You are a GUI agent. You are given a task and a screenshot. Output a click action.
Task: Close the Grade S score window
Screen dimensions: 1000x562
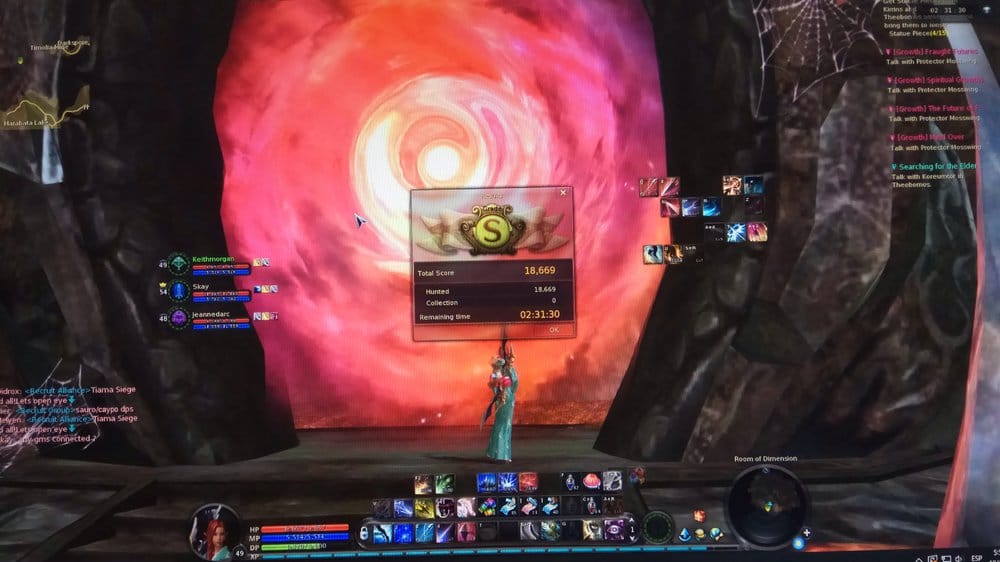(x=563, y=192)
